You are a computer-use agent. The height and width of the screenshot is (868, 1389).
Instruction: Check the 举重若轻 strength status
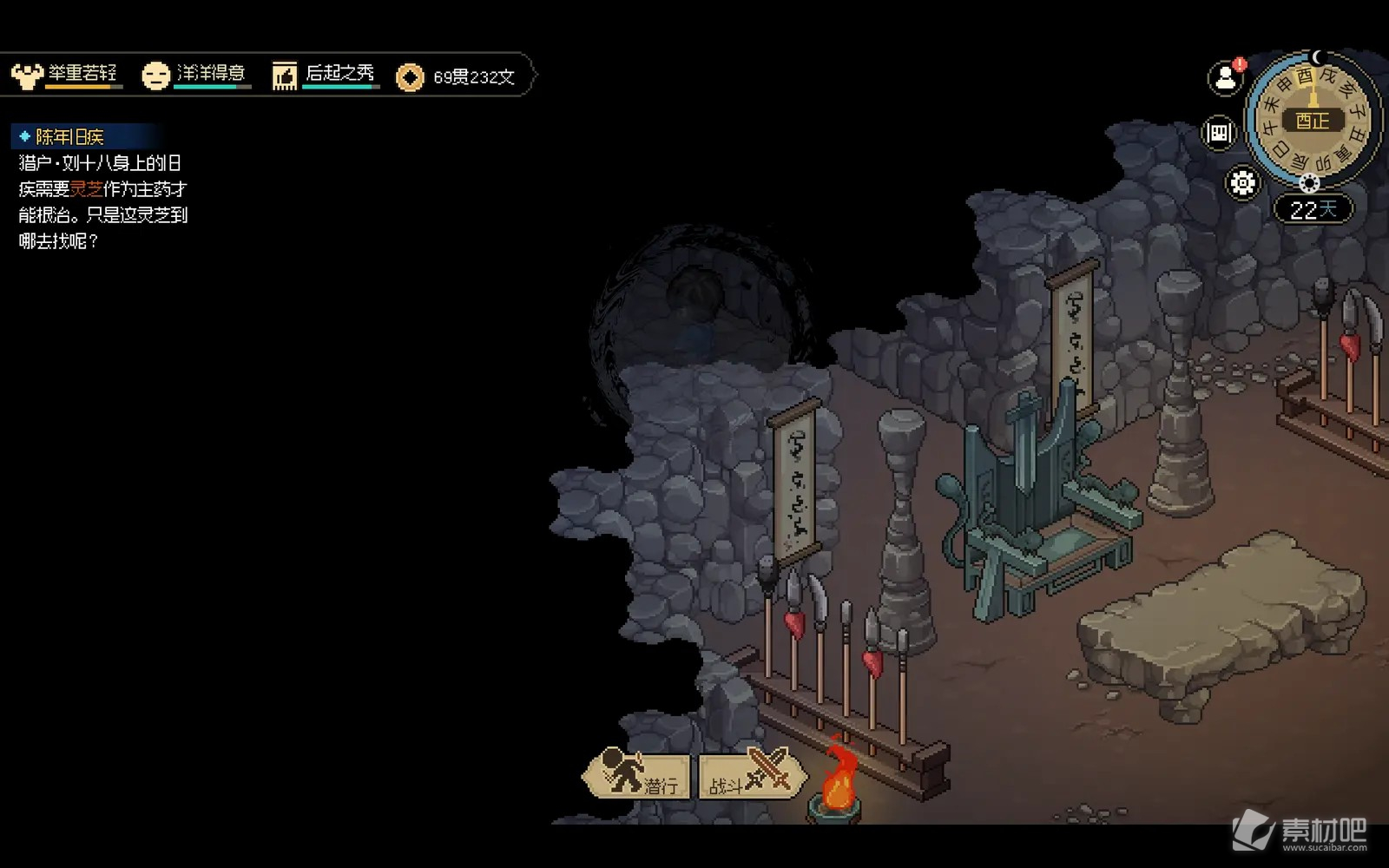(x=65, y=76)
